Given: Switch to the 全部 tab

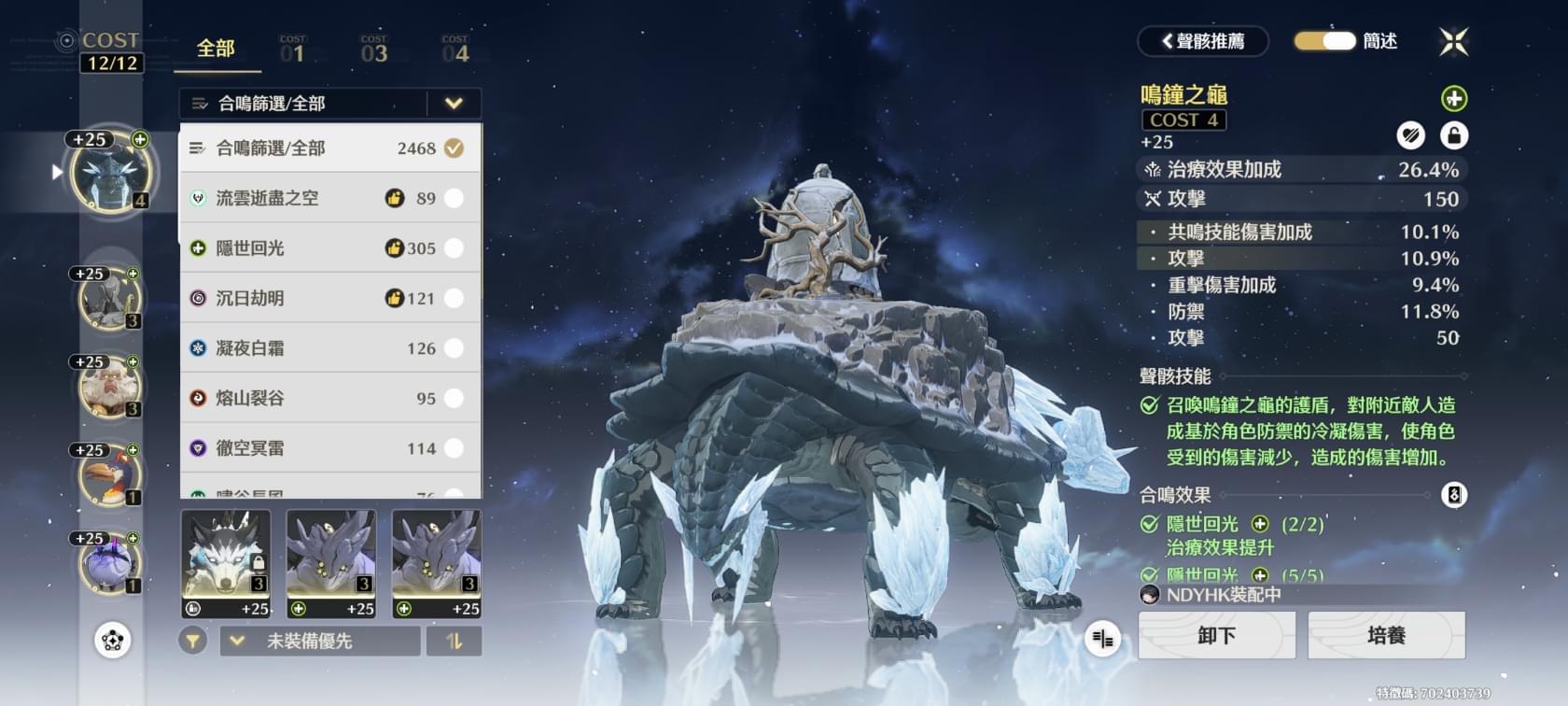Looking at the screenshot, I should pyautogui.click(x=216, y=49).
